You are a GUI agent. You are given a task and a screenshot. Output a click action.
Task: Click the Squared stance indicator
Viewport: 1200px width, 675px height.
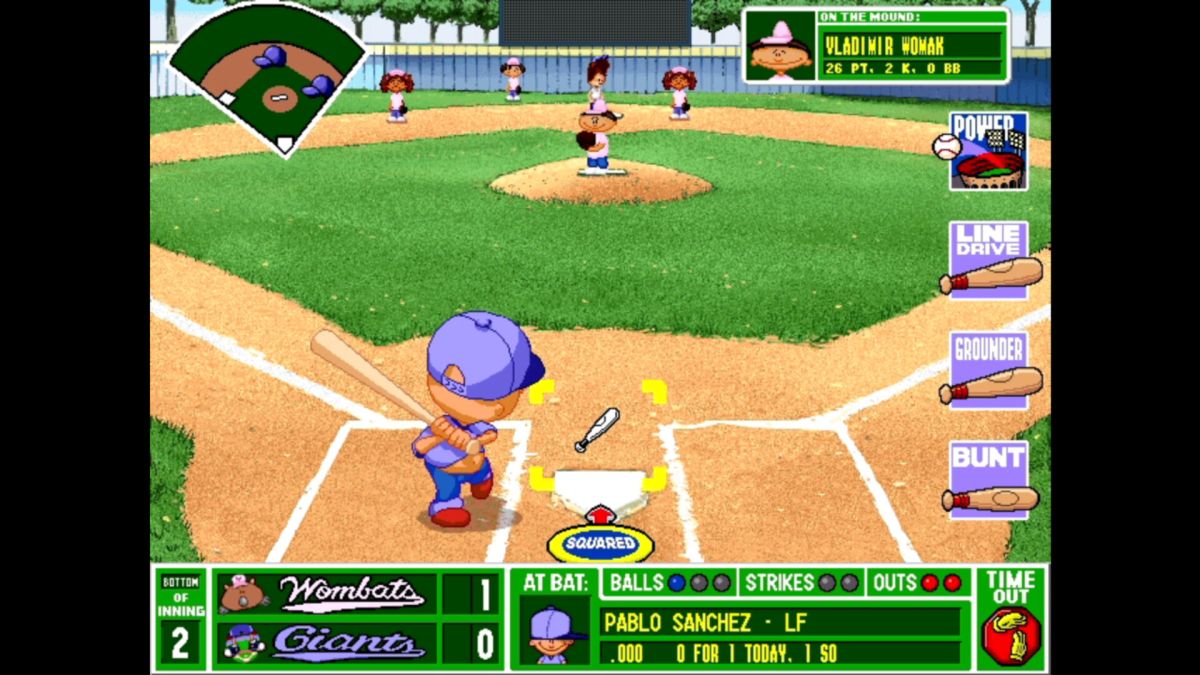click(x=600, y=543)
